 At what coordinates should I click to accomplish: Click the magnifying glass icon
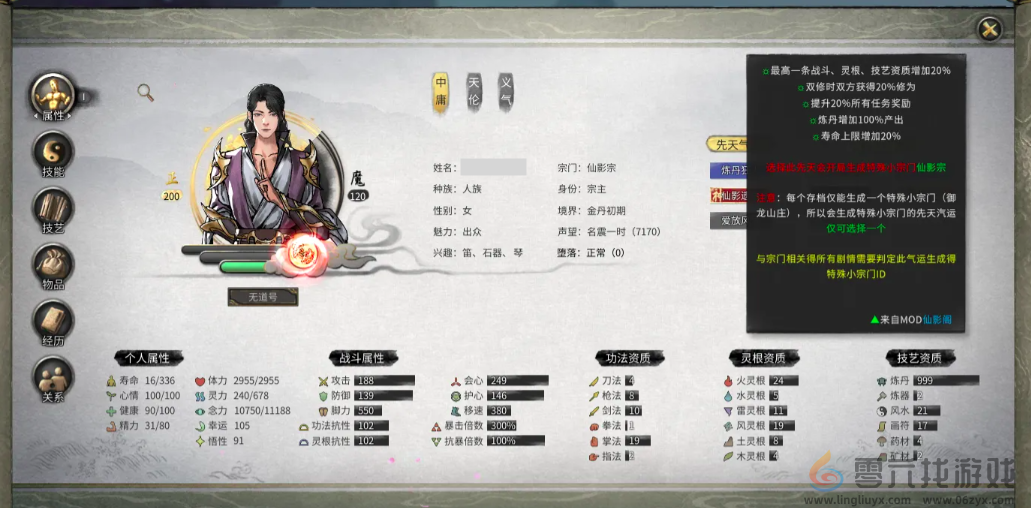click(146, 93)
